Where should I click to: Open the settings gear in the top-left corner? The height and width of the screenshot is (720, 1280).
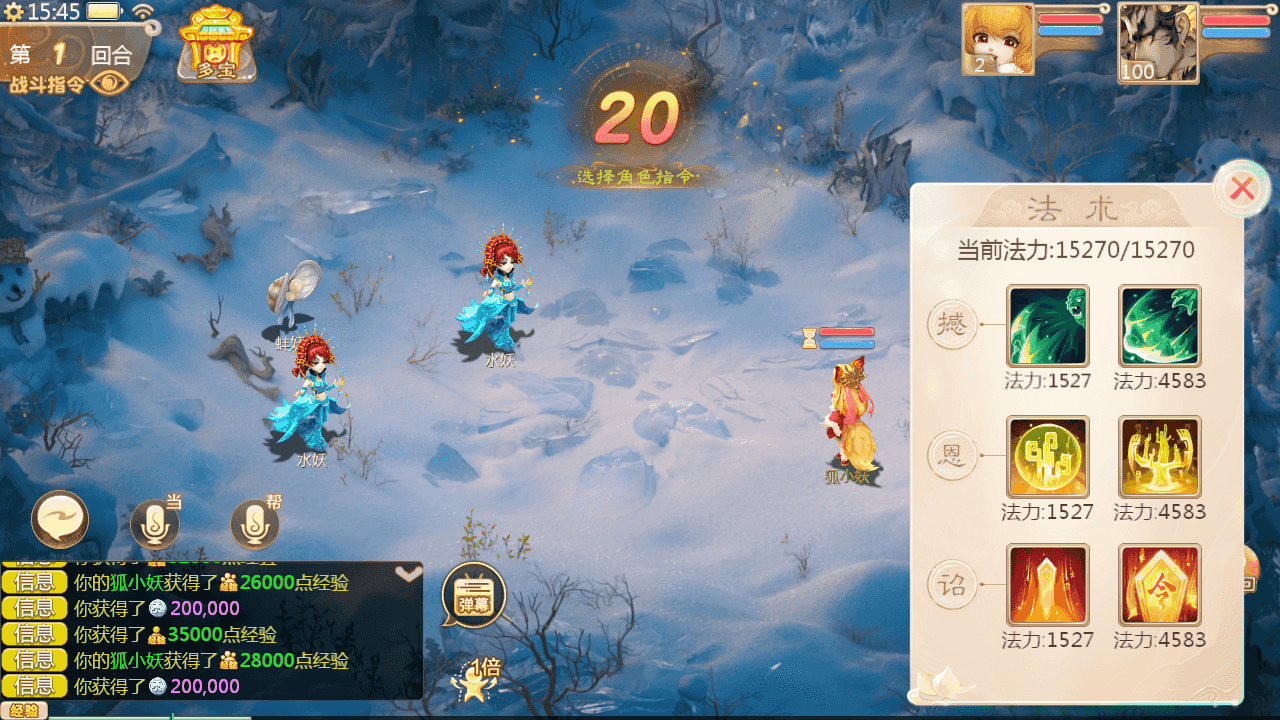14,12
